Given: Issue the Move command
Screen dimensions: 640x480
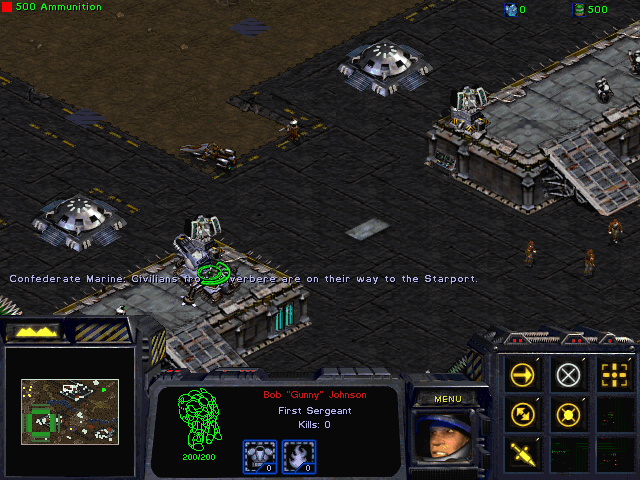Looking at the screenshot, I should click(523, 375).
